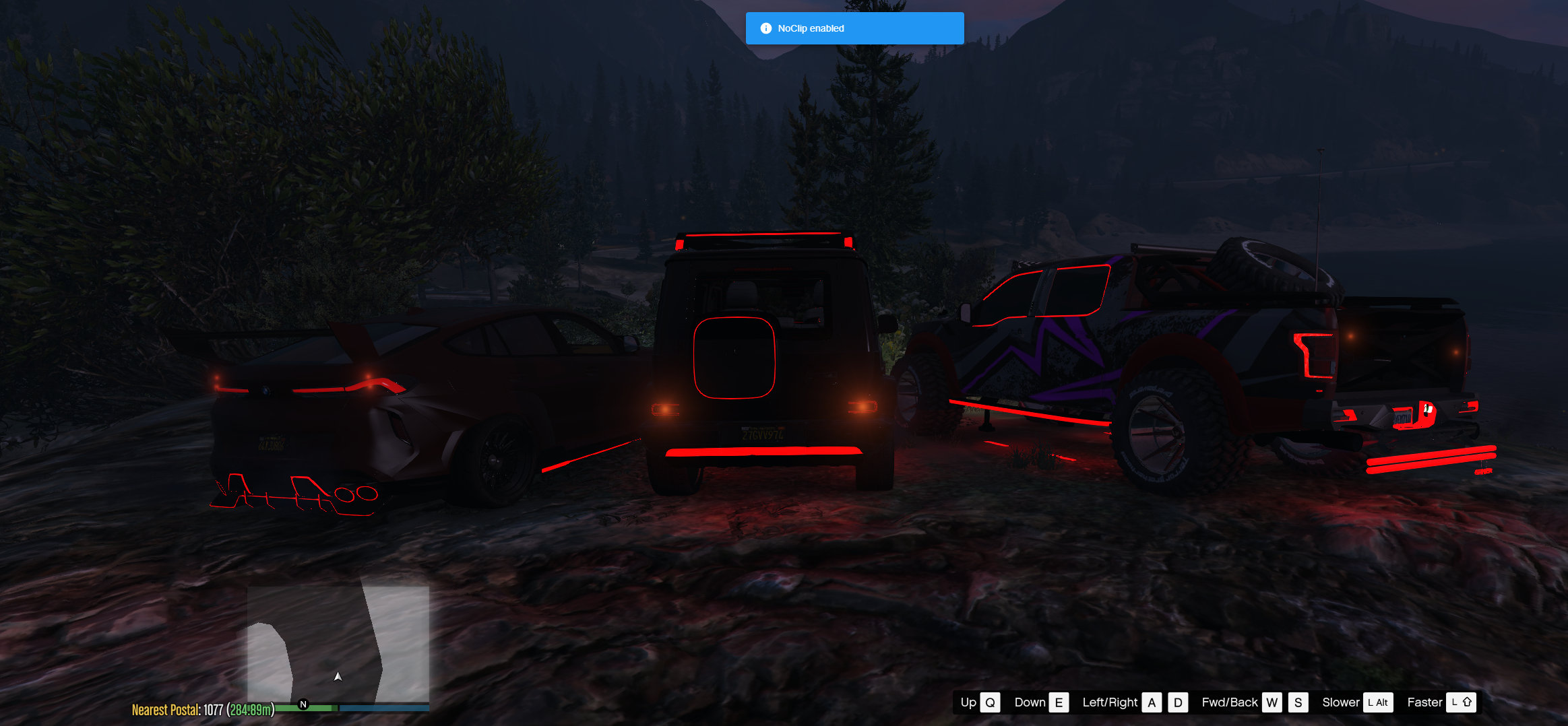The width and height of the screenshot is (1568, 726).
Task: Select the E key icon for moving down
Action: tap(1059, 702)
